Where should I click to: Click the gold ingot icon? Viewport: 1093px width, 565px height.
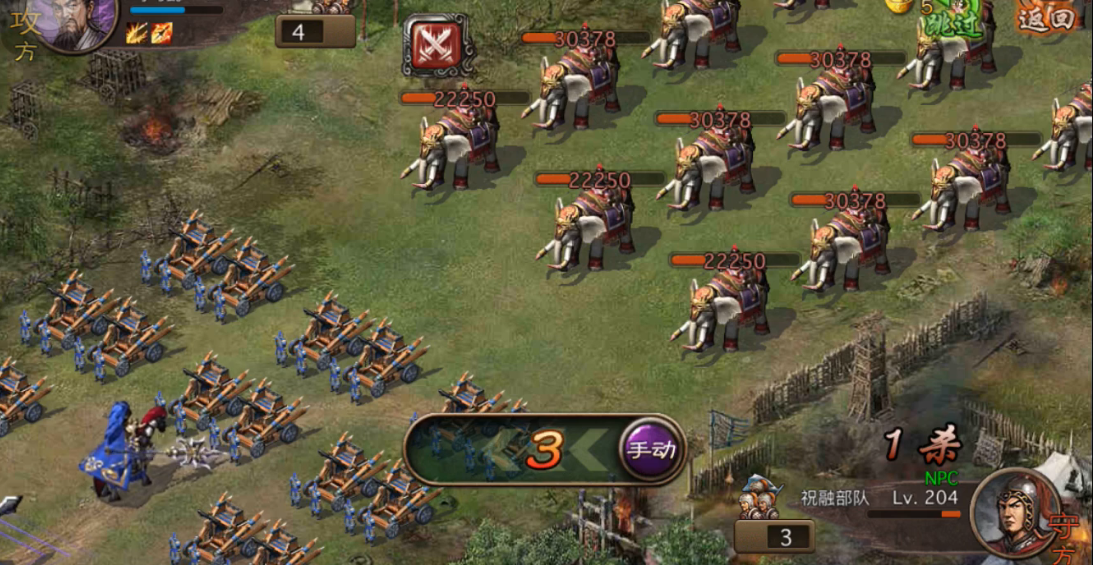tap(897, 6)
